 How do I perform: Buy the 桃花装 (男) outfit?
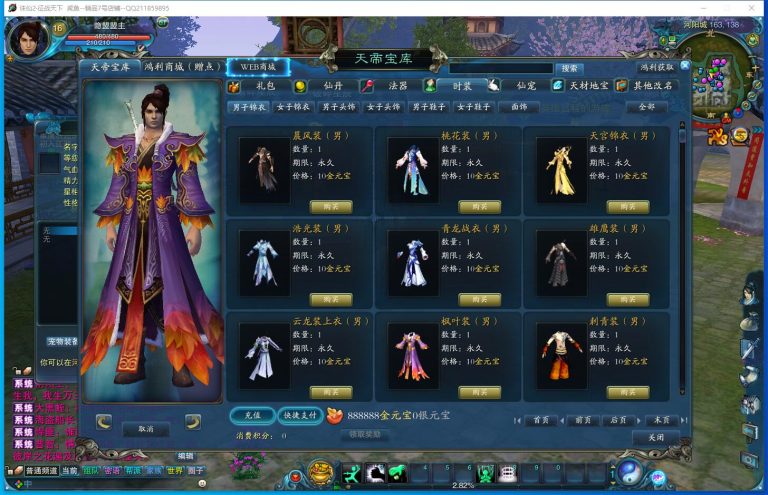(480, 207)
